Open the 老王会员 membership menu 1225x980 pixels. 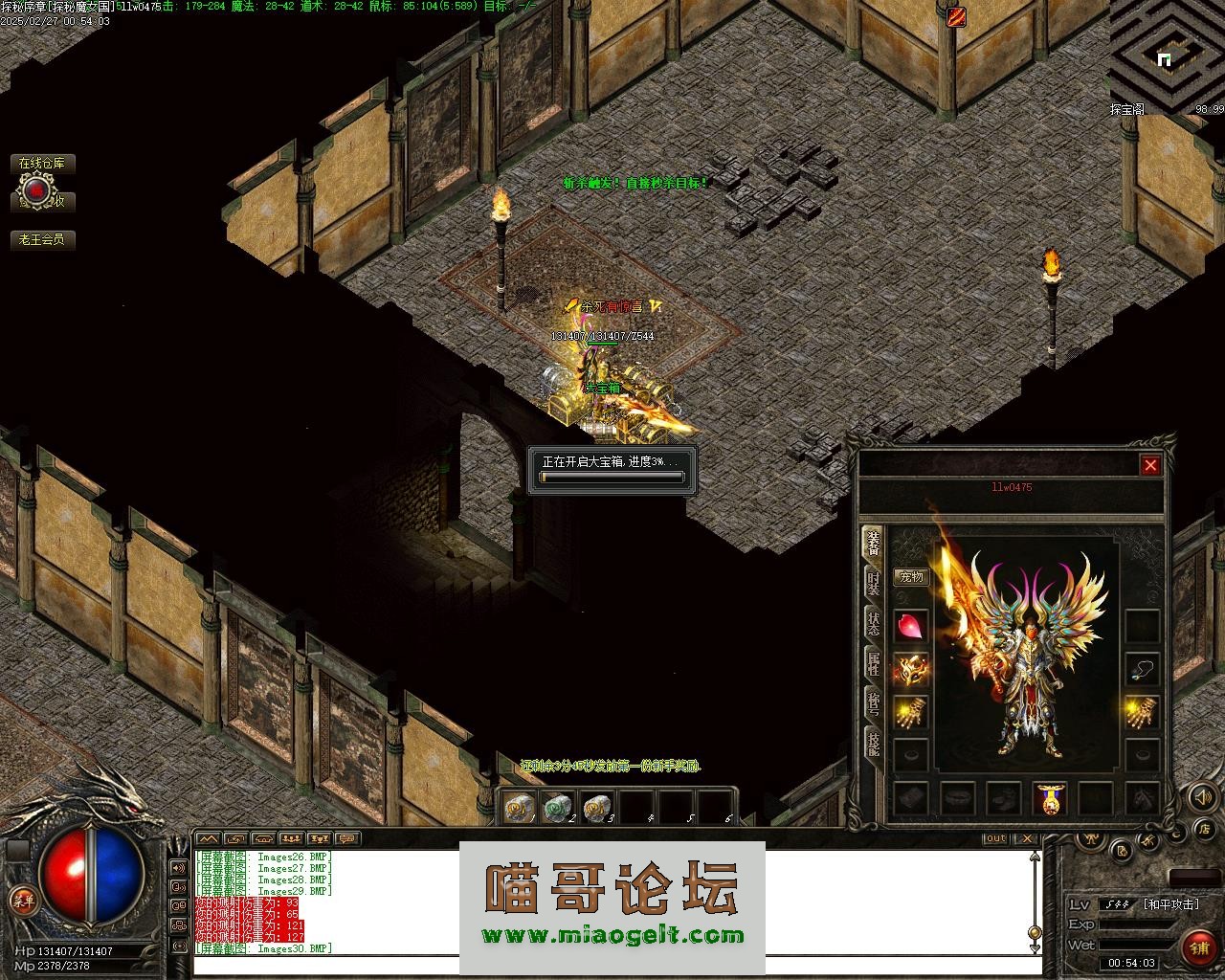(42, 239)
